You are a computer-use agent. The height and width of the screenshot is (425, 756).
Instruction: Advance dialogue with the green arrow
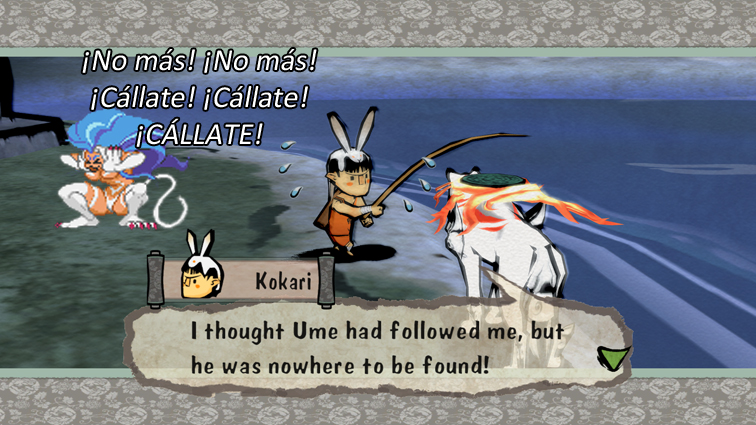point(611,358)
